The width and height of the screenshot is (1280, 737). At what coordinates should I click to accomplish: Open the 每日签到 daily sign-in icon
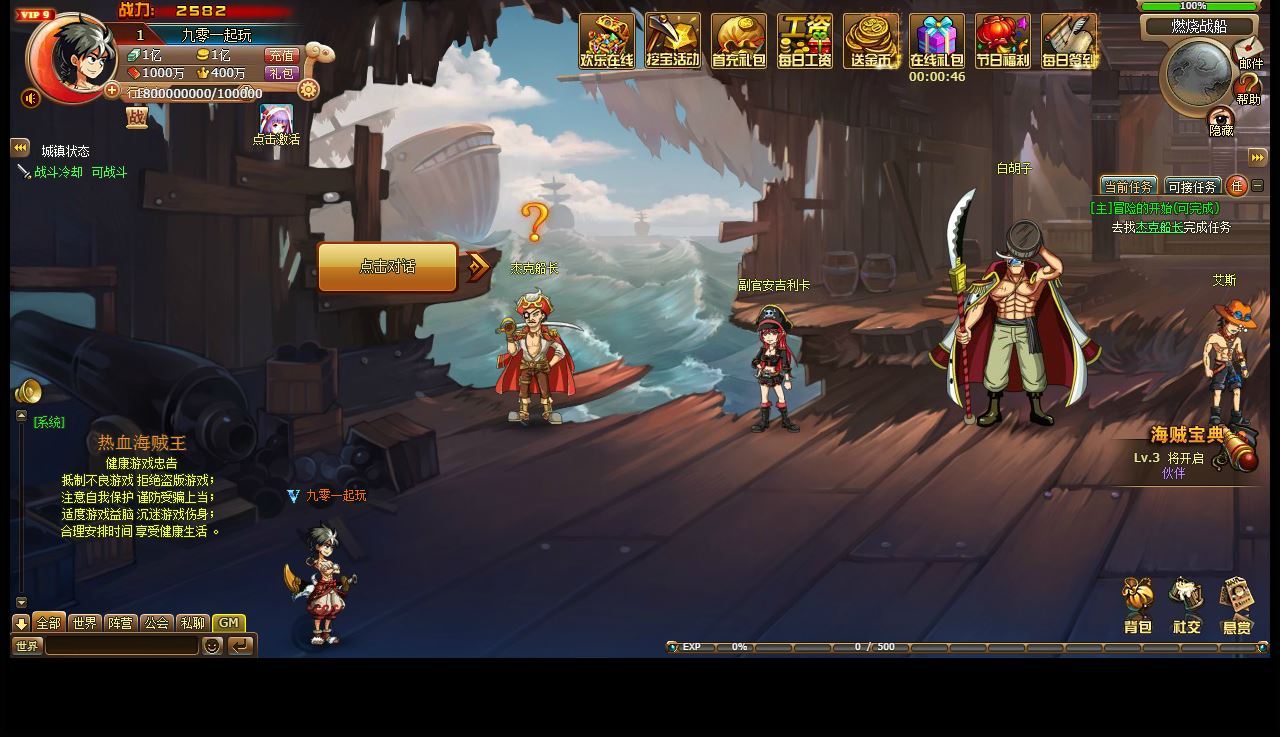[1069, 41]
